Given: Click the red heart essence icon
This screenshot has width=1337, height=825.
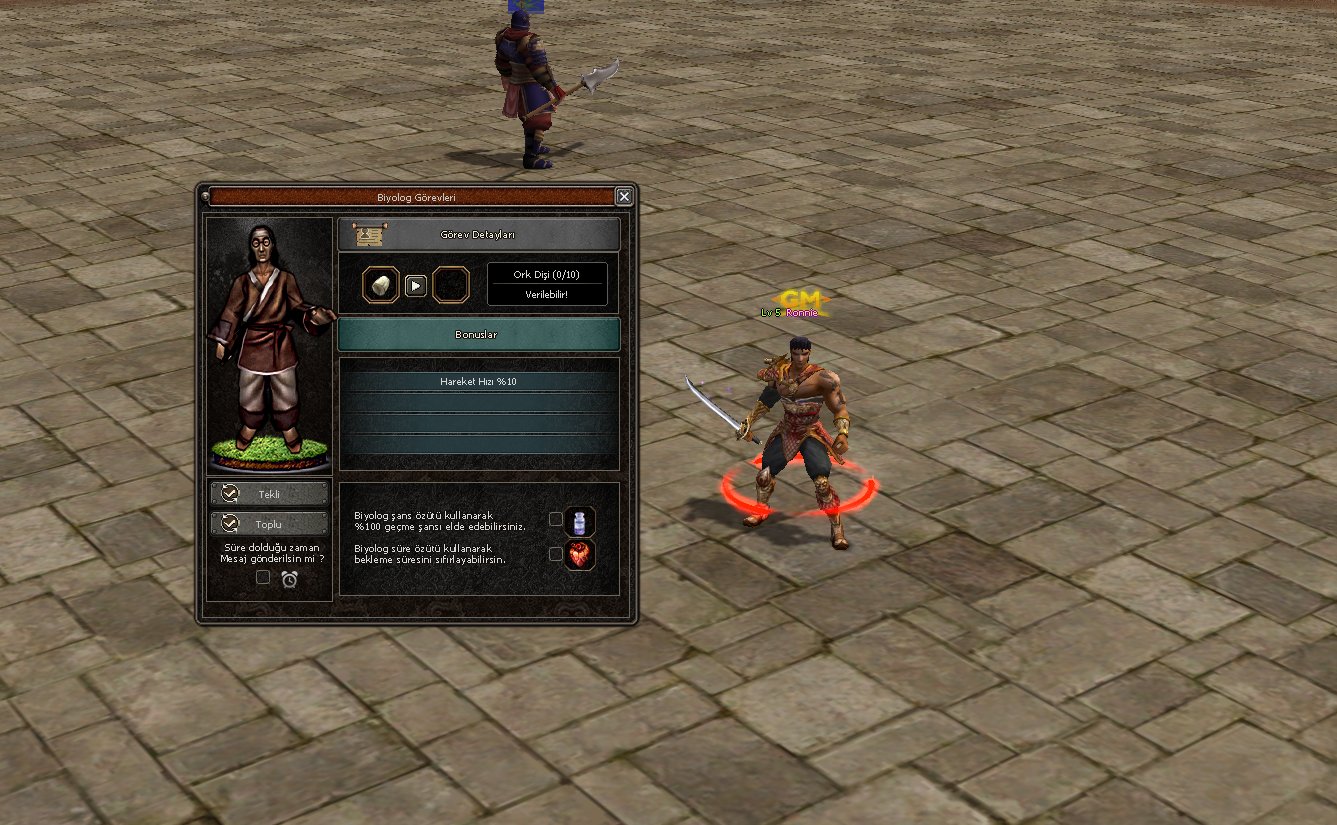Looking at the screenshot, I should (x=580, y=555).
